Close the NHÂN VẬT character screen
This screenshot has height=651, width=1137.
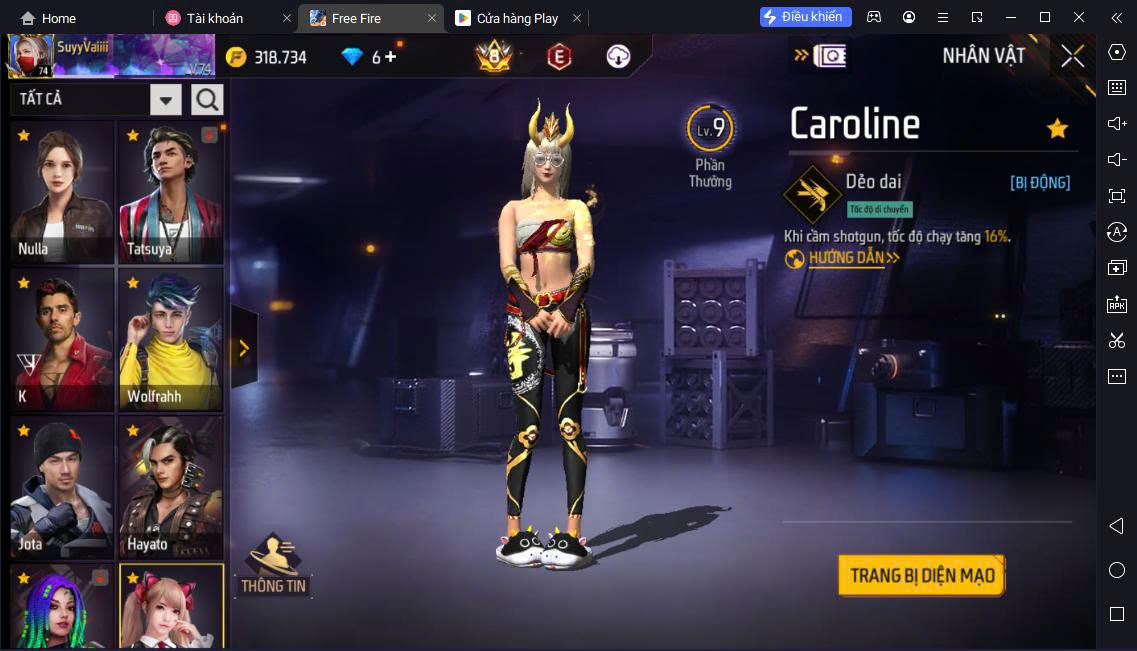coord(1073,56)
